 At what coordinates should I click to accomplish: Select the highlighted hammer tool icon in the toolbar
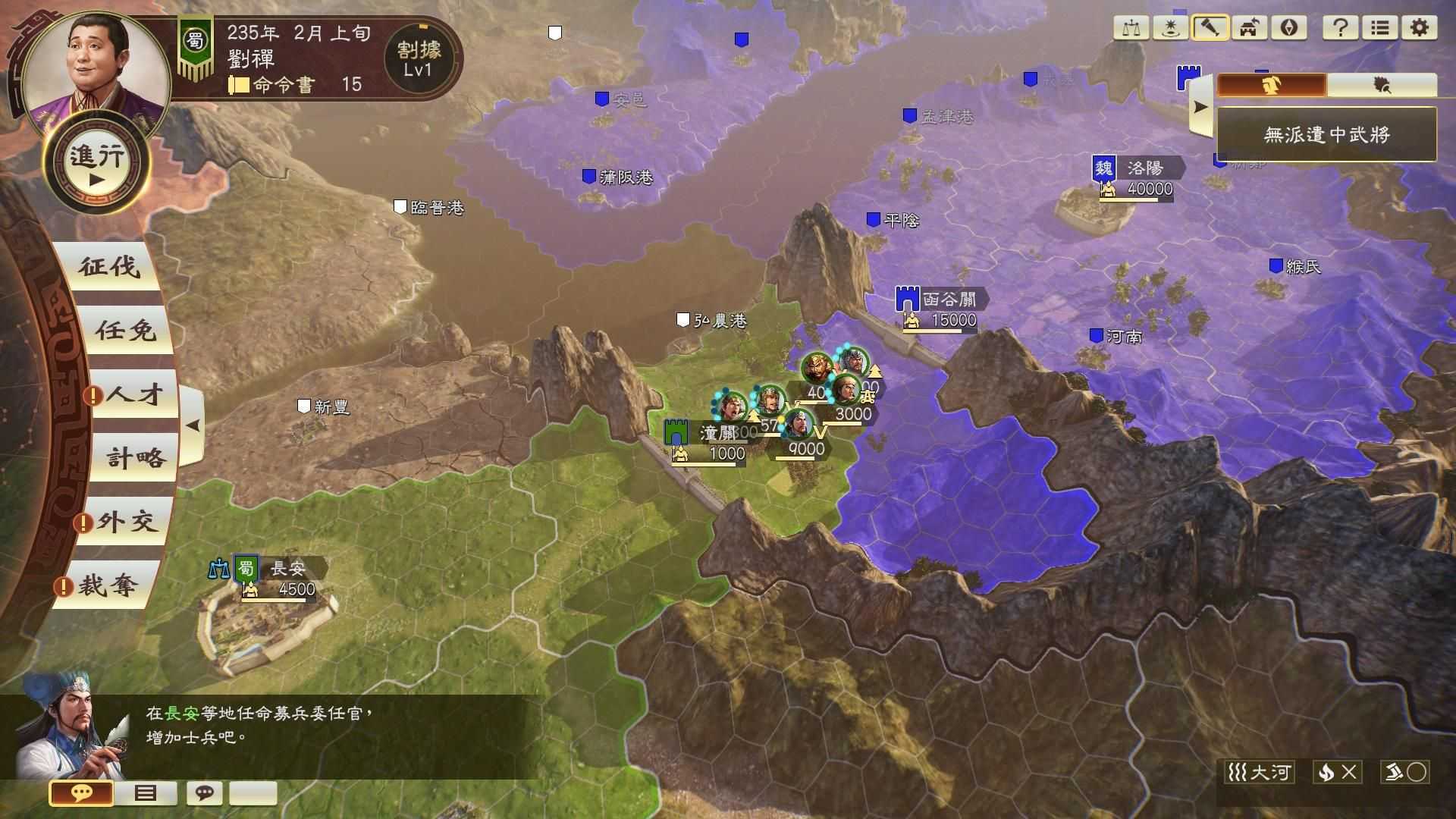pyautogui.click(x=1210, y=29)
